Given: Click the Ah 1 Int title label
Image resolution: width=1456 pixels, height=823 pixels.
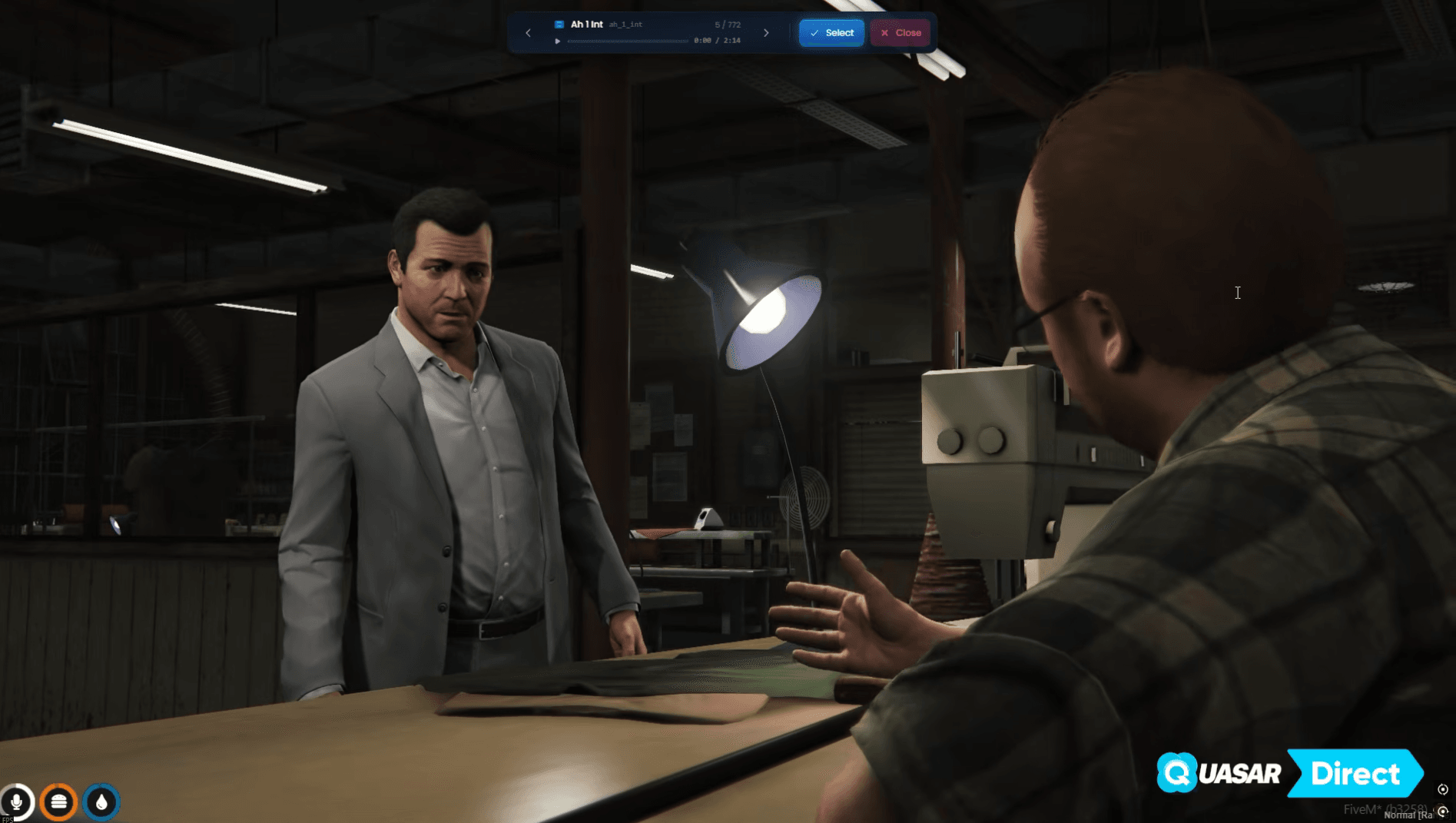Looking at the screenshot, I should click(586, 24).
